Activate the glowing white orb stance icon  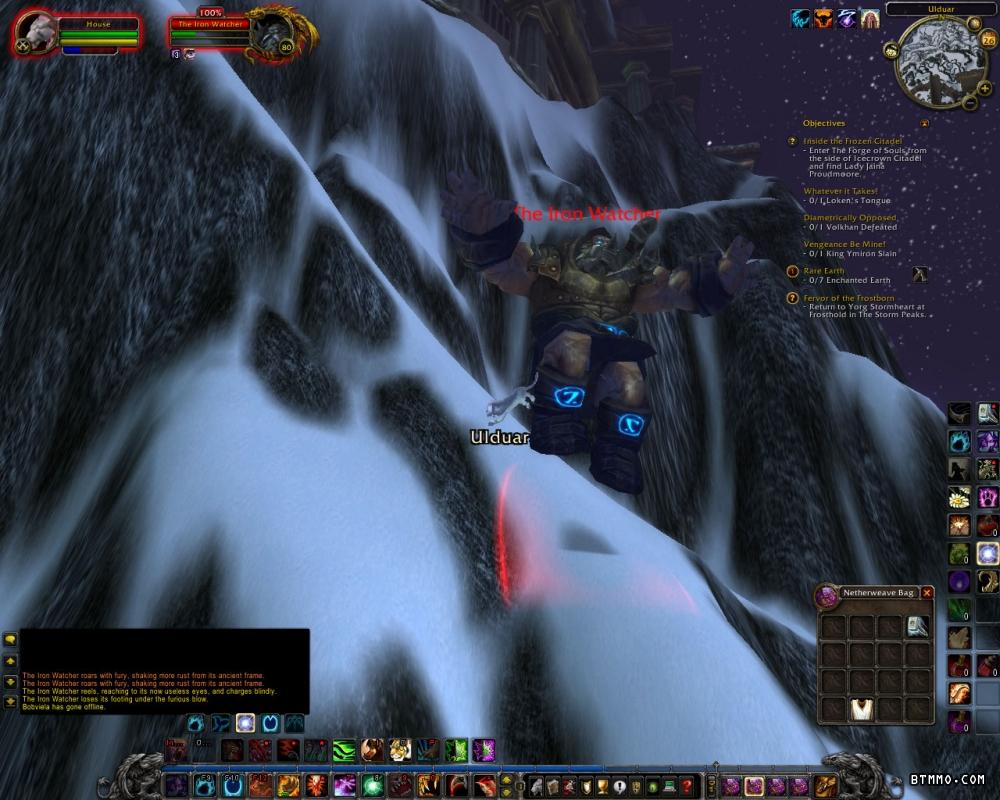tap(245, 723)
